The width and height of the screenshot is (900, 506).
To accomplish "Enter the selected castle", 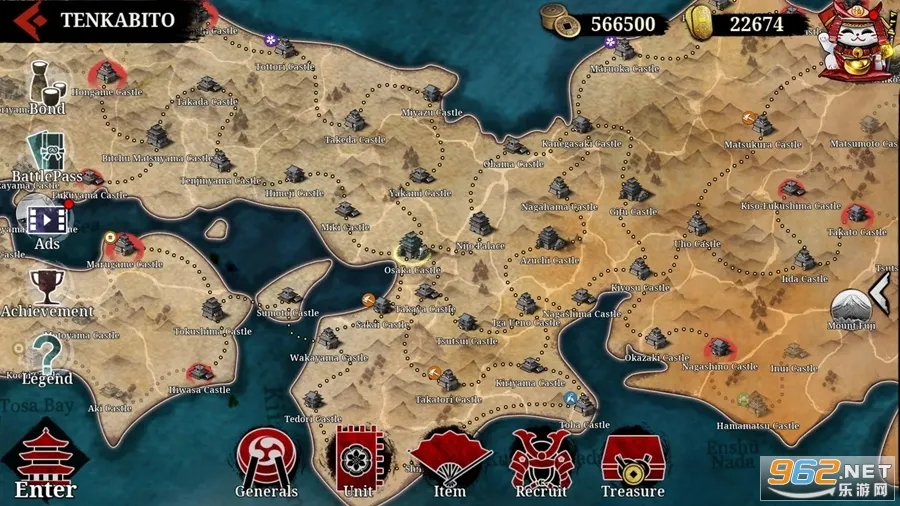I will pos(45,463).
